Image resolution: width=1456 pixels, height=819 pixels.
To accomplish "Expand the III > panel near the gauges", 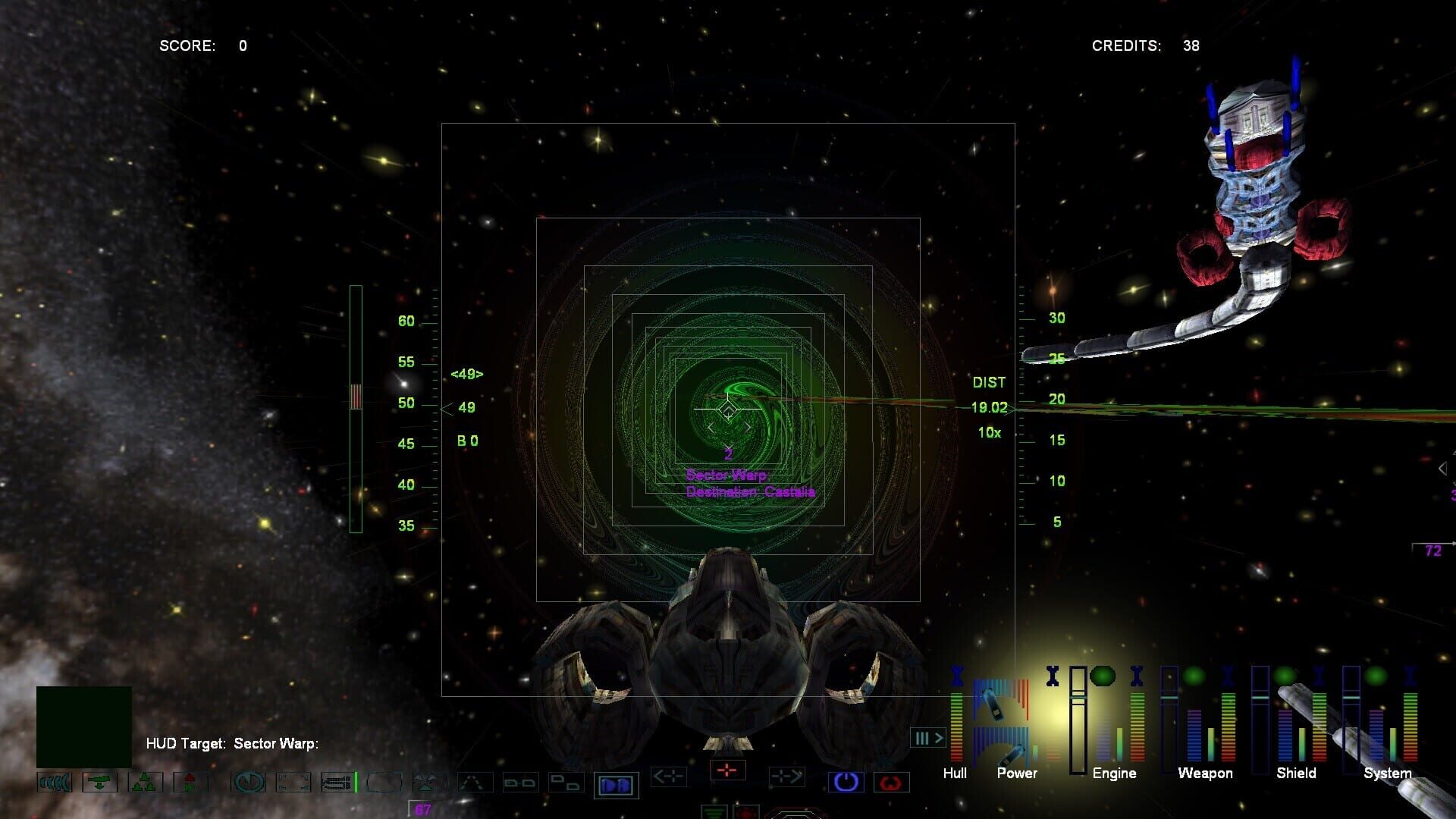I will tap(927, 738).
